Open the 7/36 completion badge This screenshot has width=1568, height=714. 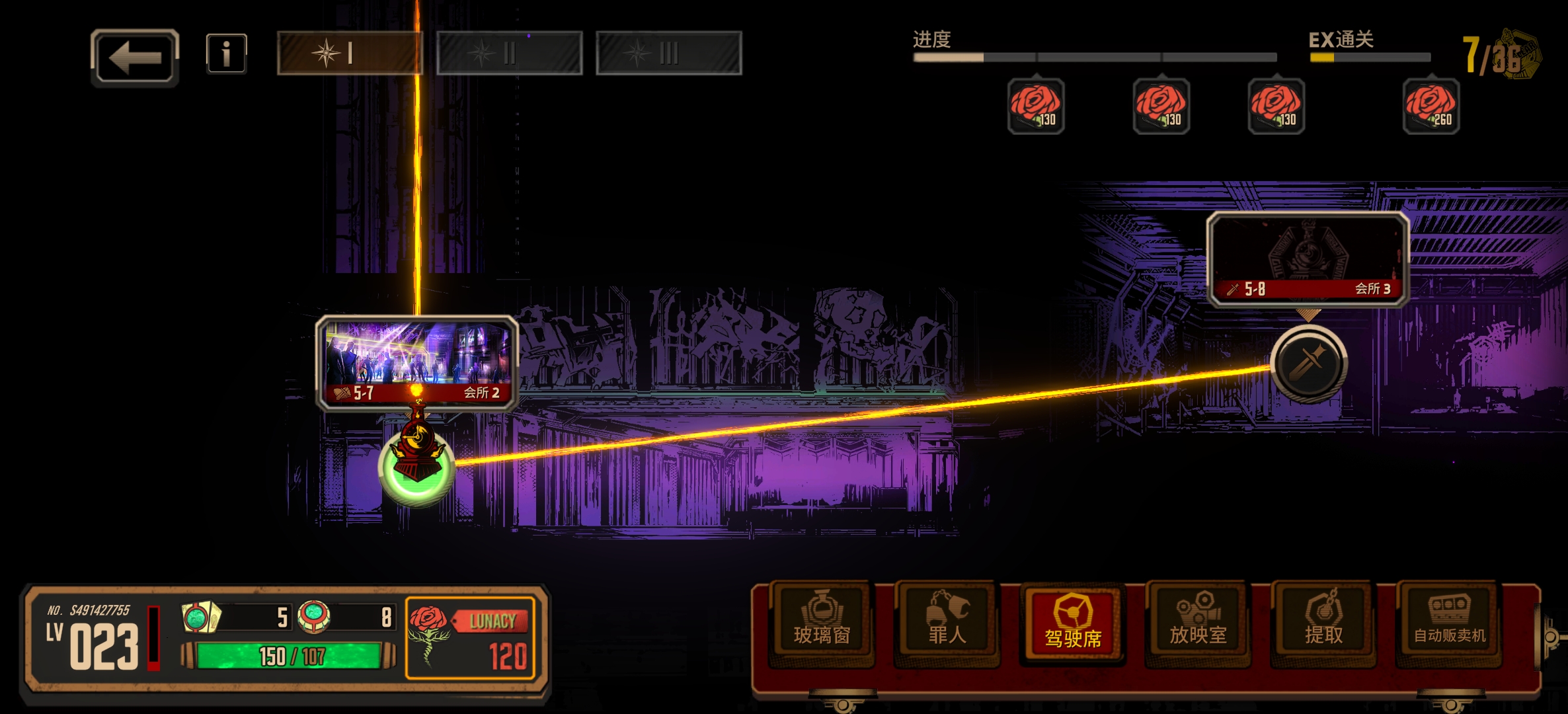[x=1501, y=56]
